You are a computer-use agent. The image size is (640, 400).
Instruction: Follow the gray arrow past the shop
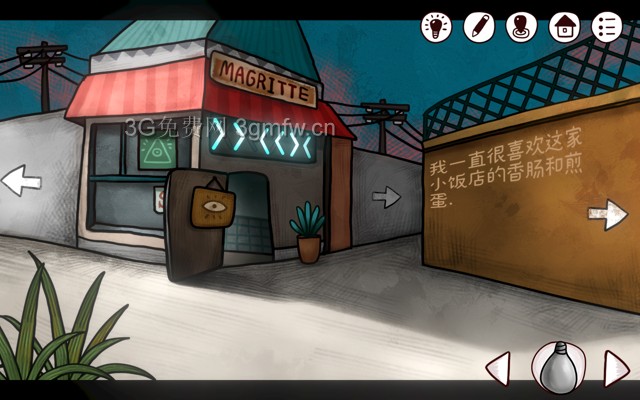point(386,197)
